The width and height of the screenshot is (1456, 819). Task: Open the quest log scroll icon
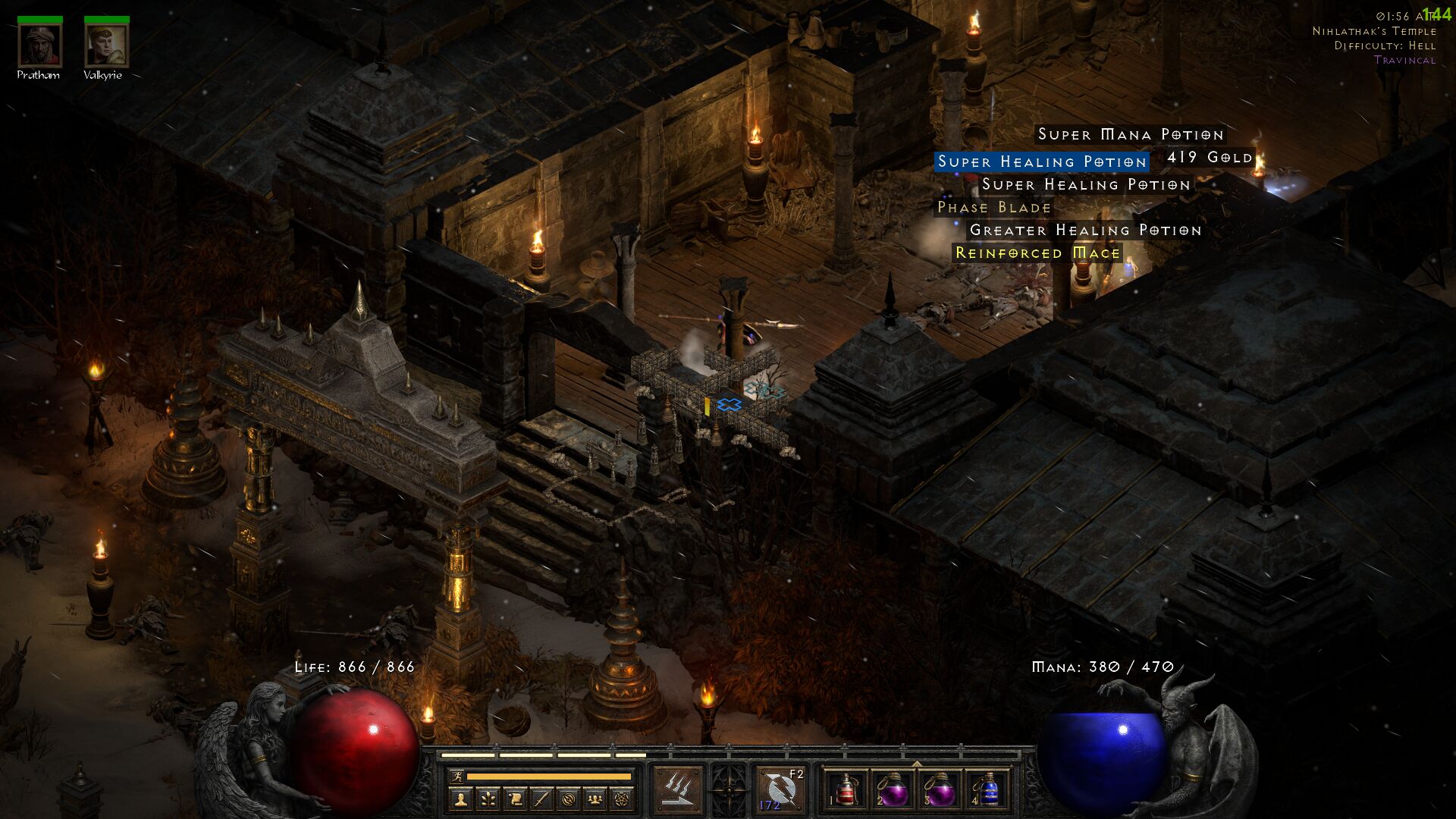tap(515, 799)
